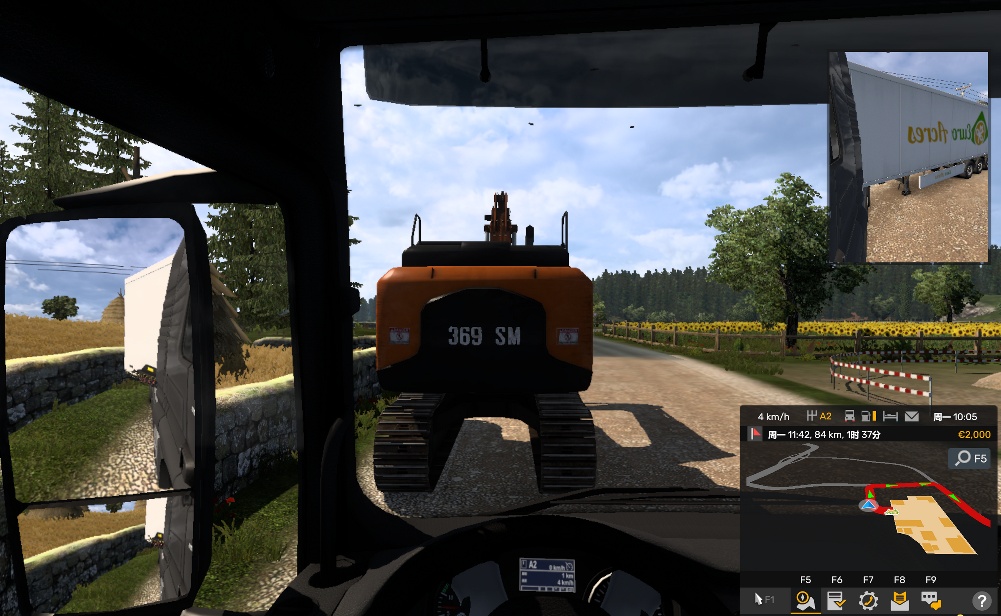Switch to the current job info tab

(x=836, y=600)
